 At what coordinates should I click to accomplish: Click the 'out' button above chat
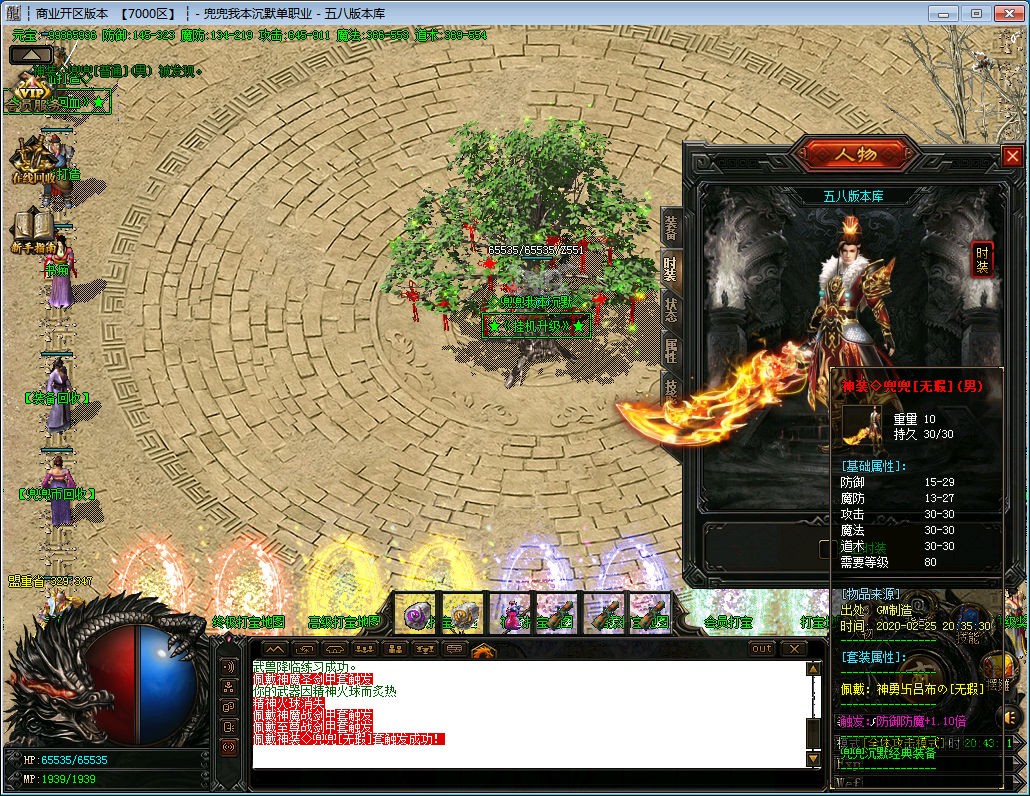click(x=762, y=649)
